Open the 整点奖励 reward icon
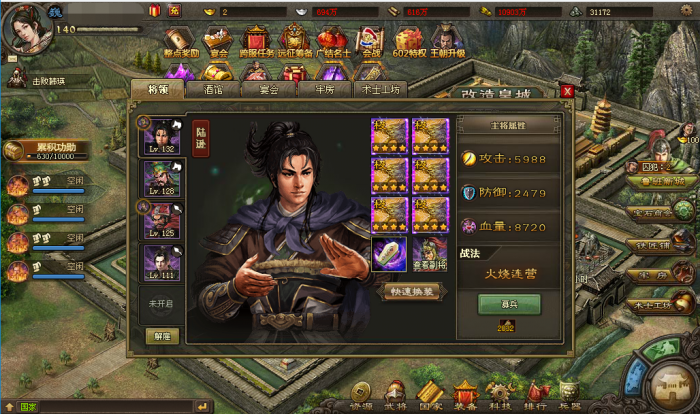 [x=182, y=42]
